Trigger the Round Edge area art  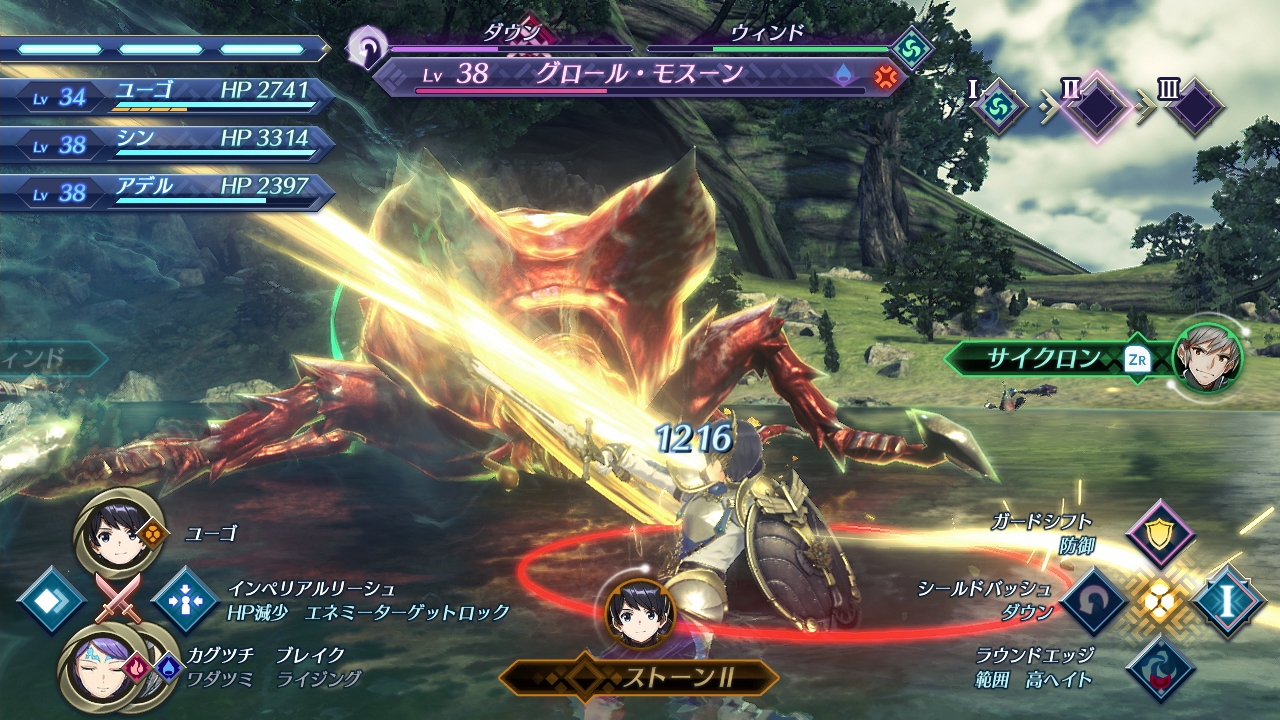(x=1160, y=668)
